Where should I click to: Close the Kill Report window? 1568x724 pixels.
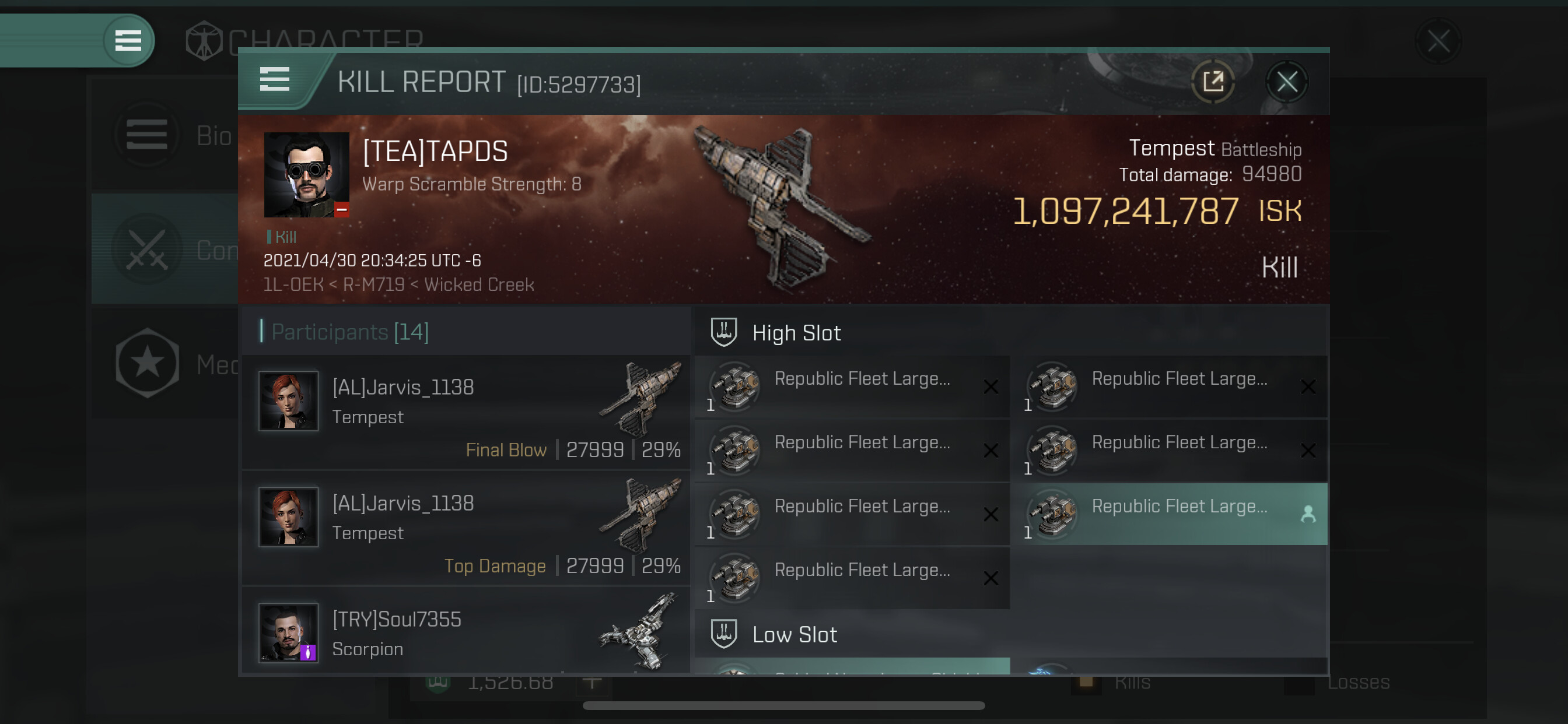click(1286, 82)
